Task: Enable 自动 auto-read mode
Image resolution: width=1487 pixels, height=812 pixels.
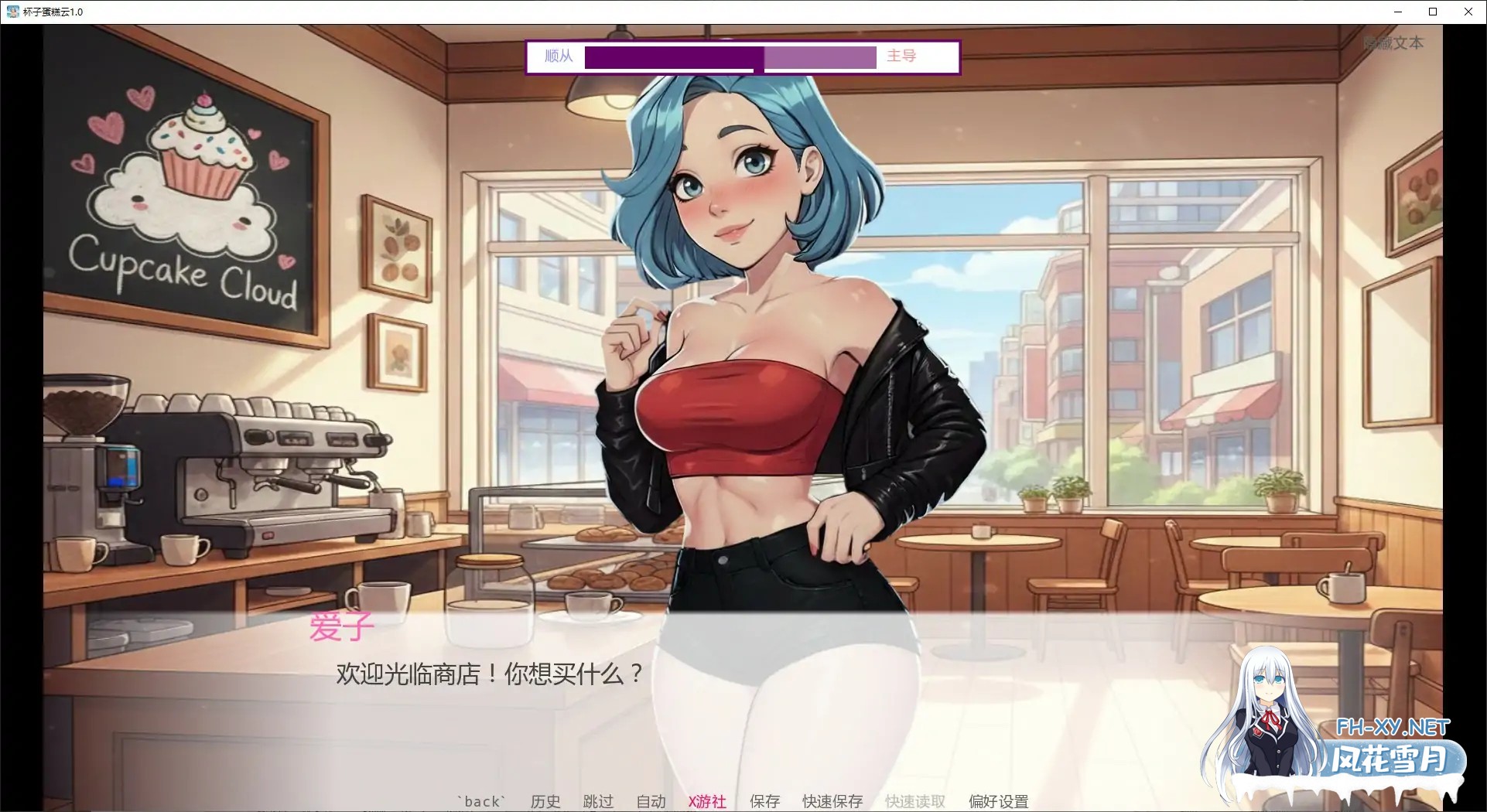Action: 650,801
